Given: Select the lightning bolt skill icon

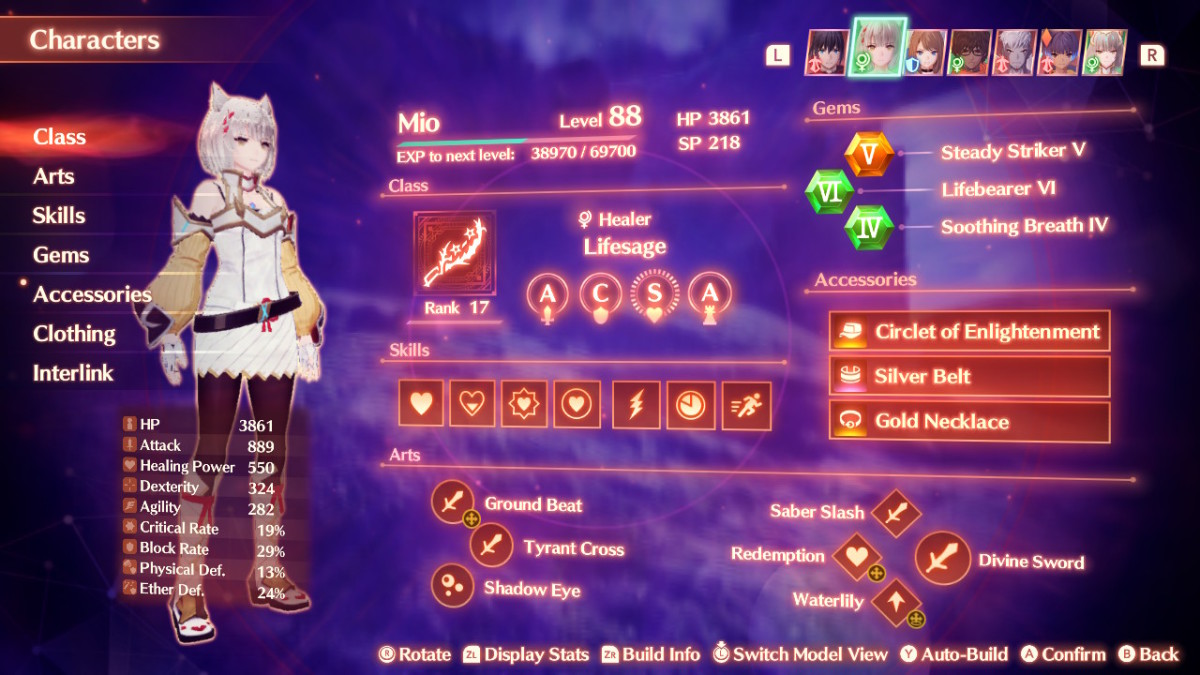Looking at the screenshot, I should pyautogui.click(x=636, y=404).
